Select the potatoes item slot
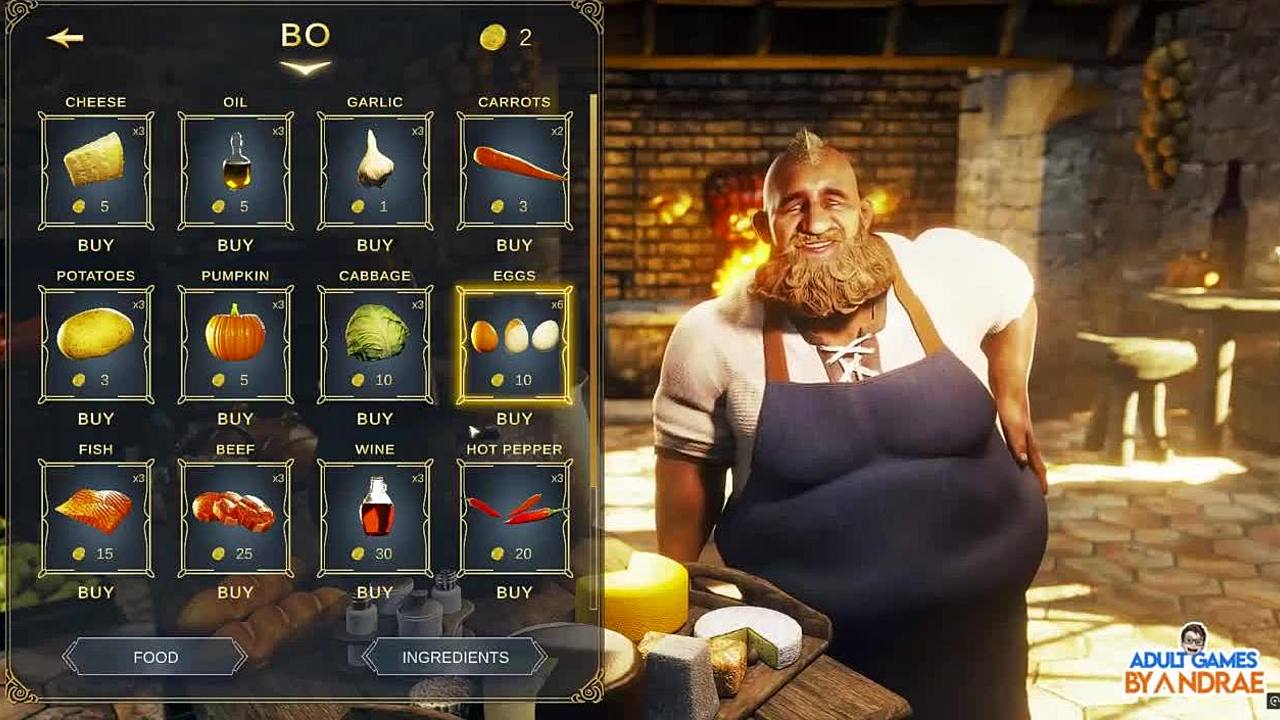 (96, 344)
